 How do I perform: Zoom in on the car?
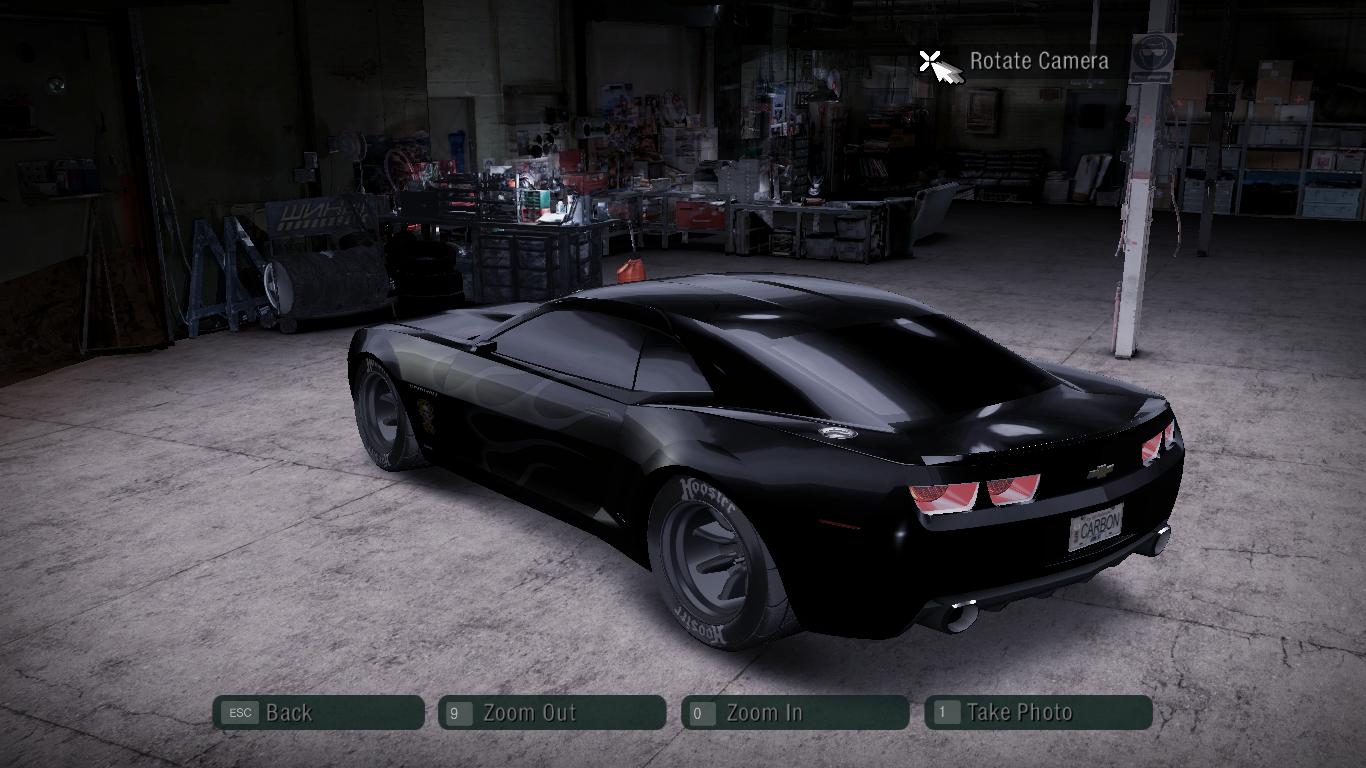(795, 713)
